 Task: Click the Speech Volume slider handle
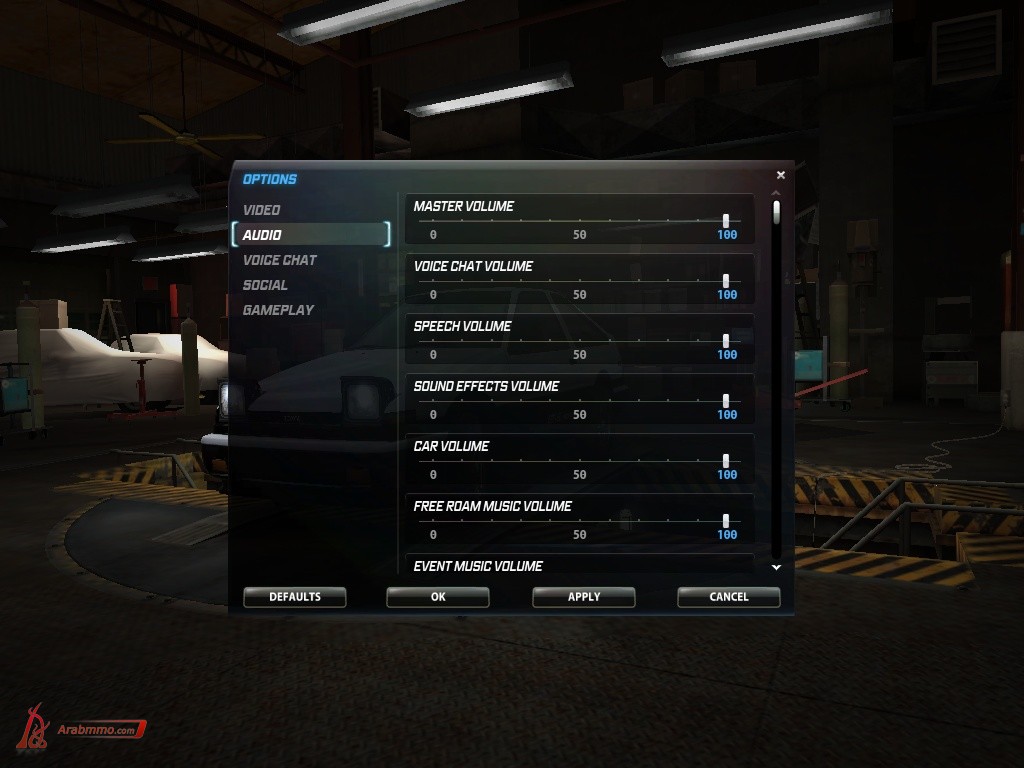click(726, 341)
